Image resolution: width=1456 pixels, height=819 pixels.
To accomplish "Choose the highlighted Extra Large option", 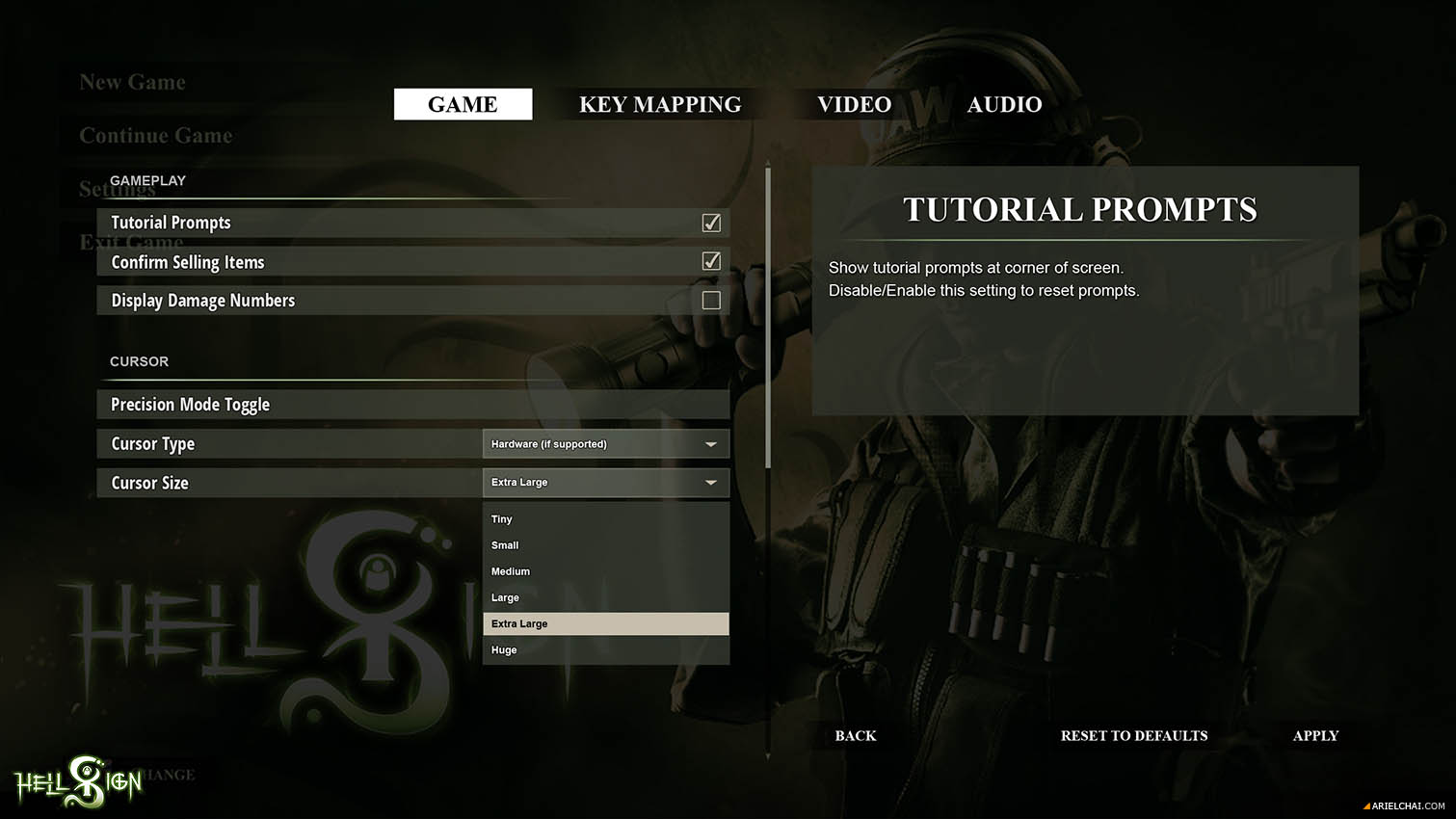I will click(x=605, y=623).
